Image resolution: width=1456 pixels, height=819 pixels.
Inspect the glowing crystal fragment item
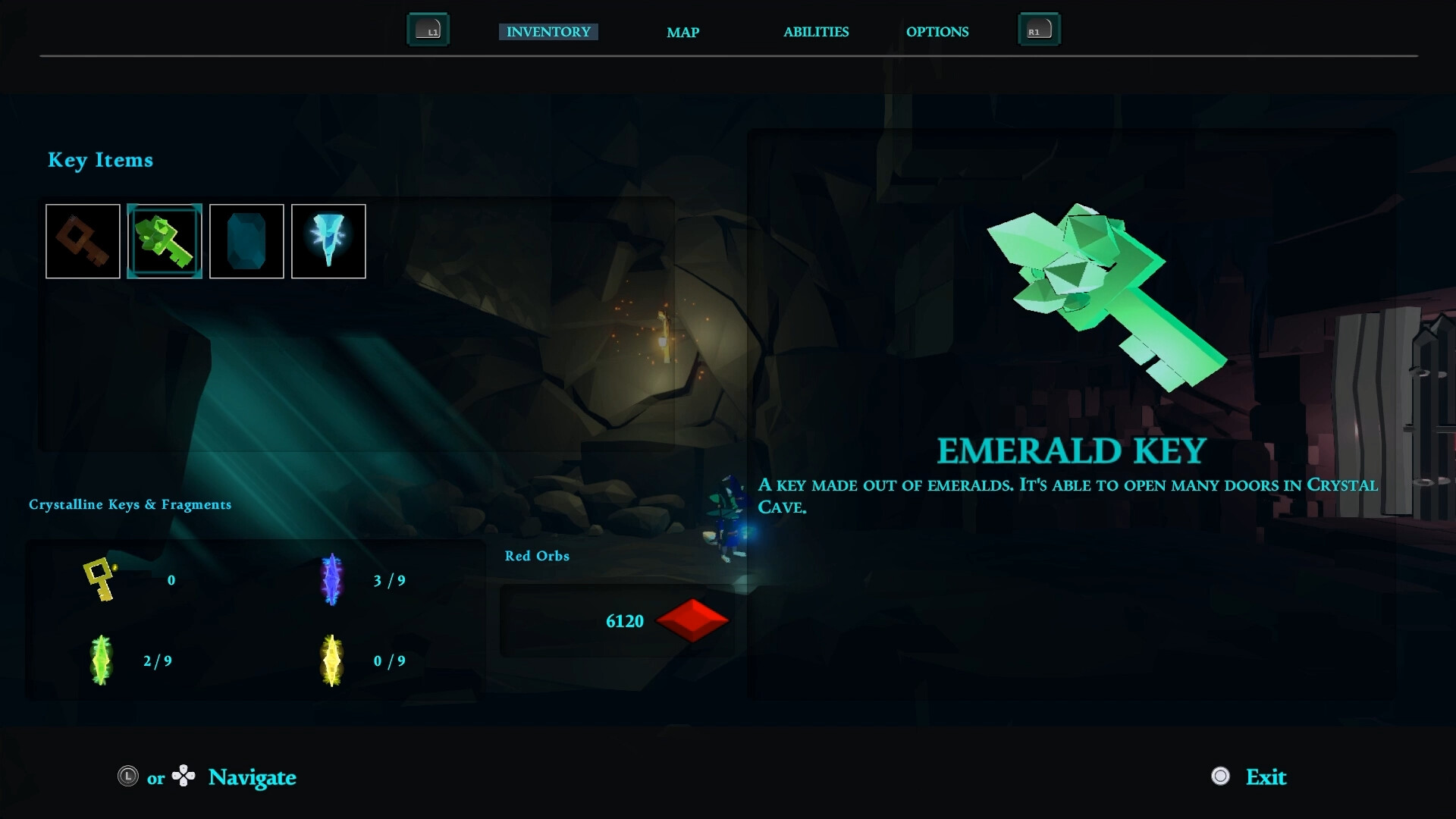click(x=328, y=241)
